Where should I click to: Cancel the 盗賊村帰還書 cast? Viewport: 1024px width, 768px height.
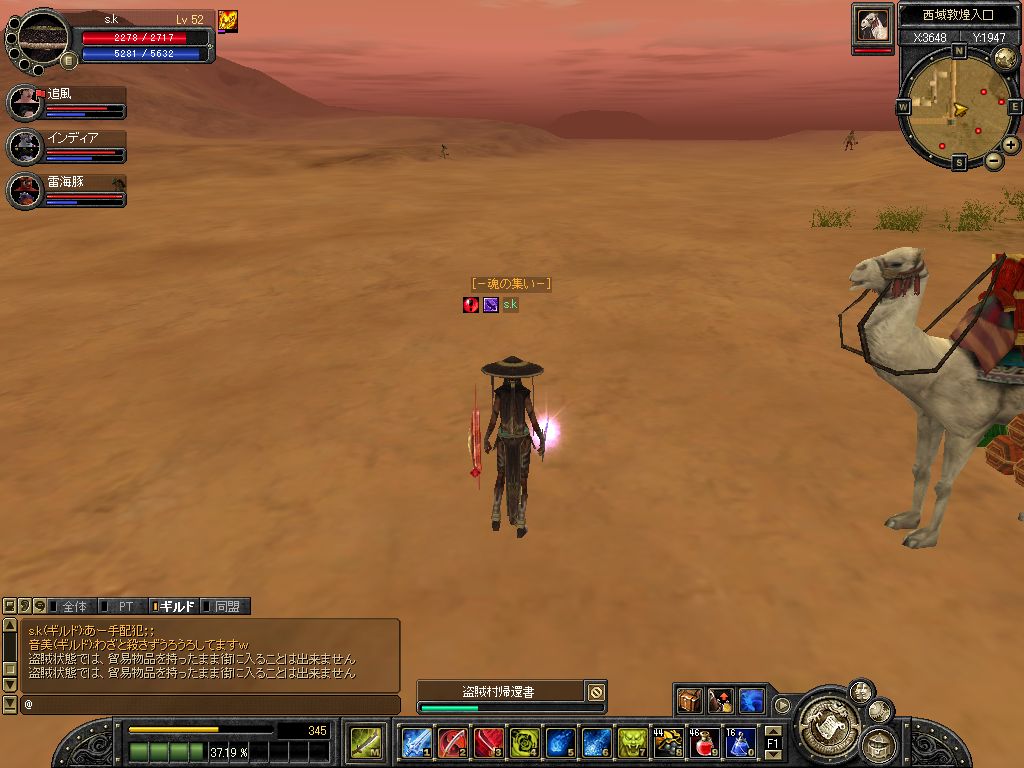[596, 692]
